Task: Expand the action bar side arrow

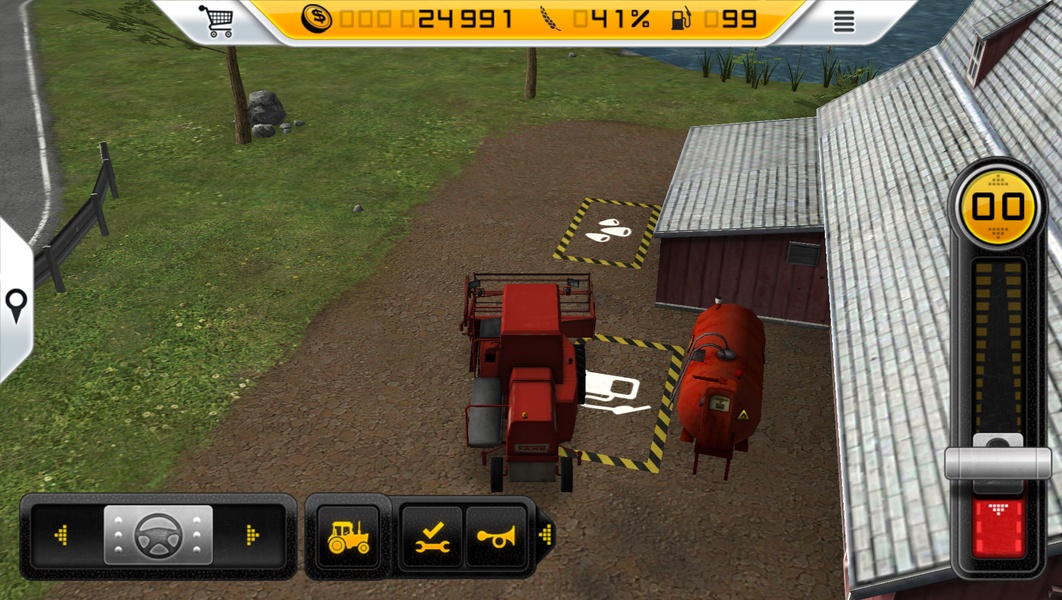Action: pos(545,536)
